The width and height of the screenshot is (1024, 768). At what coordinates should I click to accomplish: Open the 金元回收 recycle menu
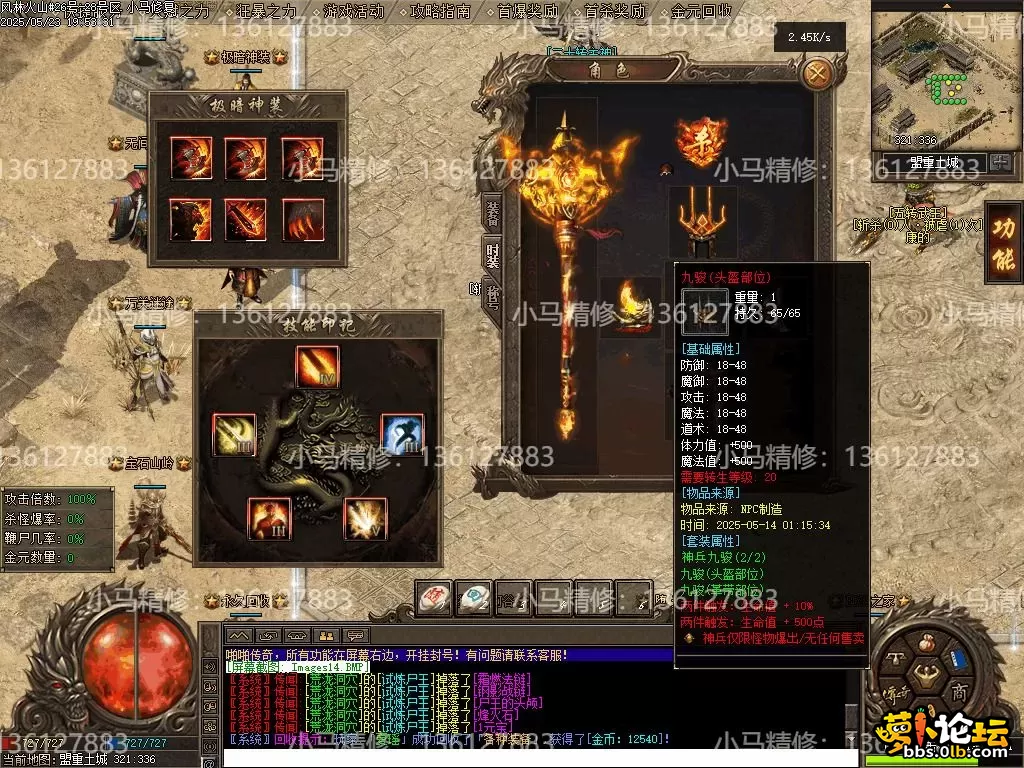tap(701, 12)
